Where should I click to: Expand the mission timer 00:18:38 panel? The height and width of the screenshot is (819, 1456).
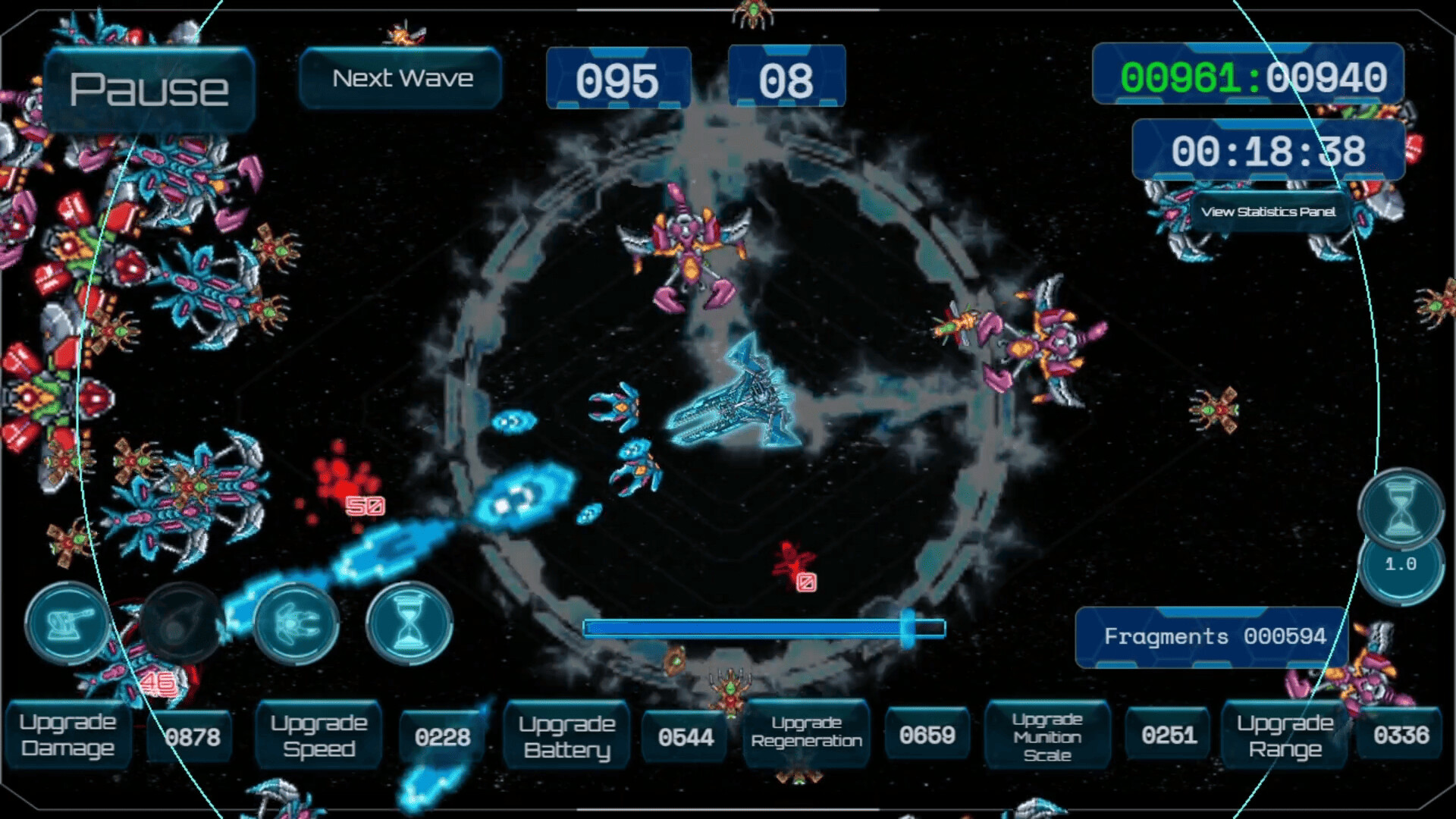point(1267,151)
